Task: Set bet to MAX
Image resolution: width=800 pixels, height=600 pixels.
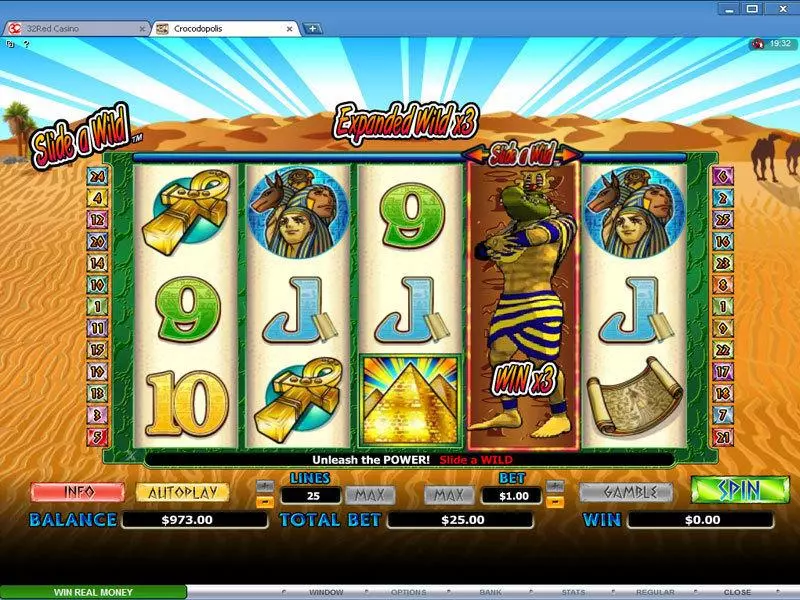Action: point(448,494)
